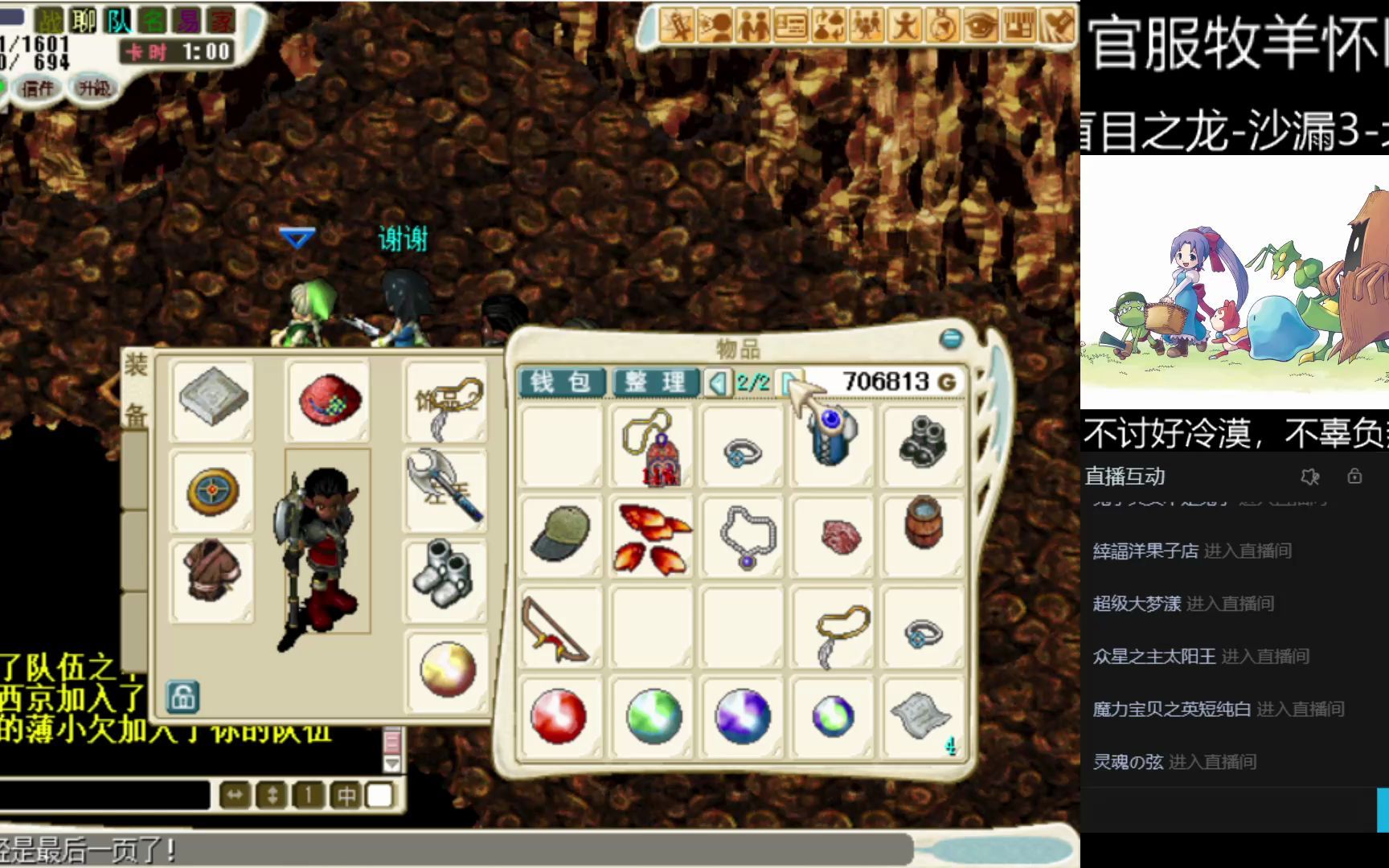Click the equipped round shield slot

click(213, 490)
